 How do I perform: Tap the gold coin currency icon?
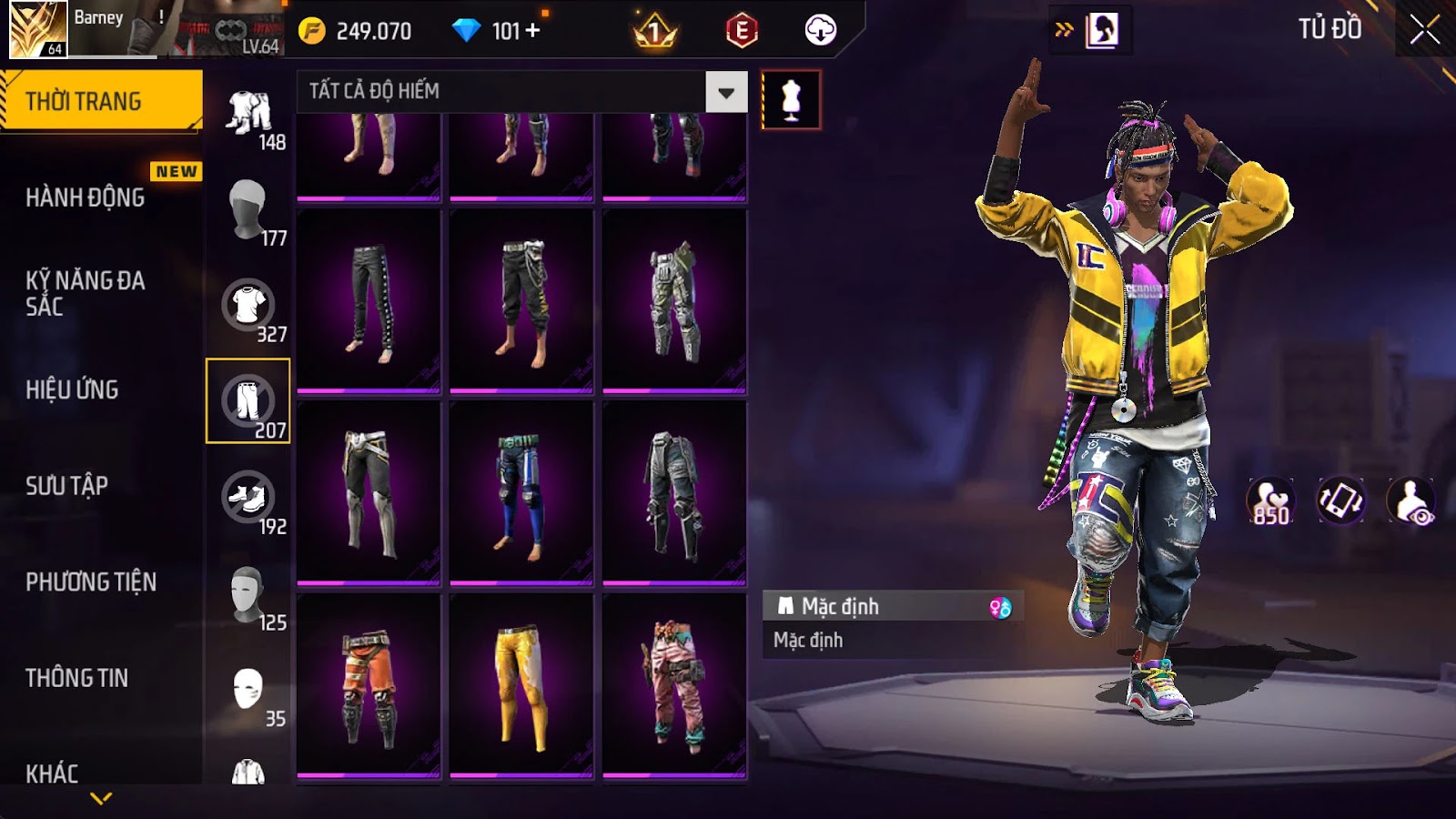click(x=311, y=31)
